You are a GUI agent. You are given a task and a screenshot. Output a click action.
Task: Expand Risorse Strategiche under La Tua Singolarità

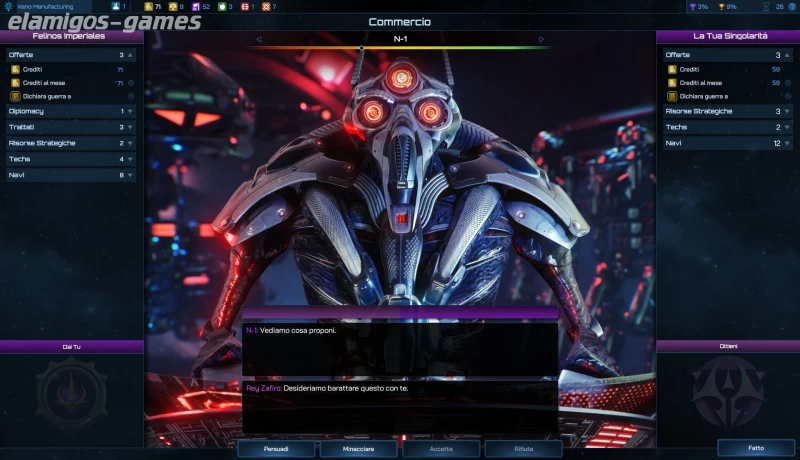point(727,111)
